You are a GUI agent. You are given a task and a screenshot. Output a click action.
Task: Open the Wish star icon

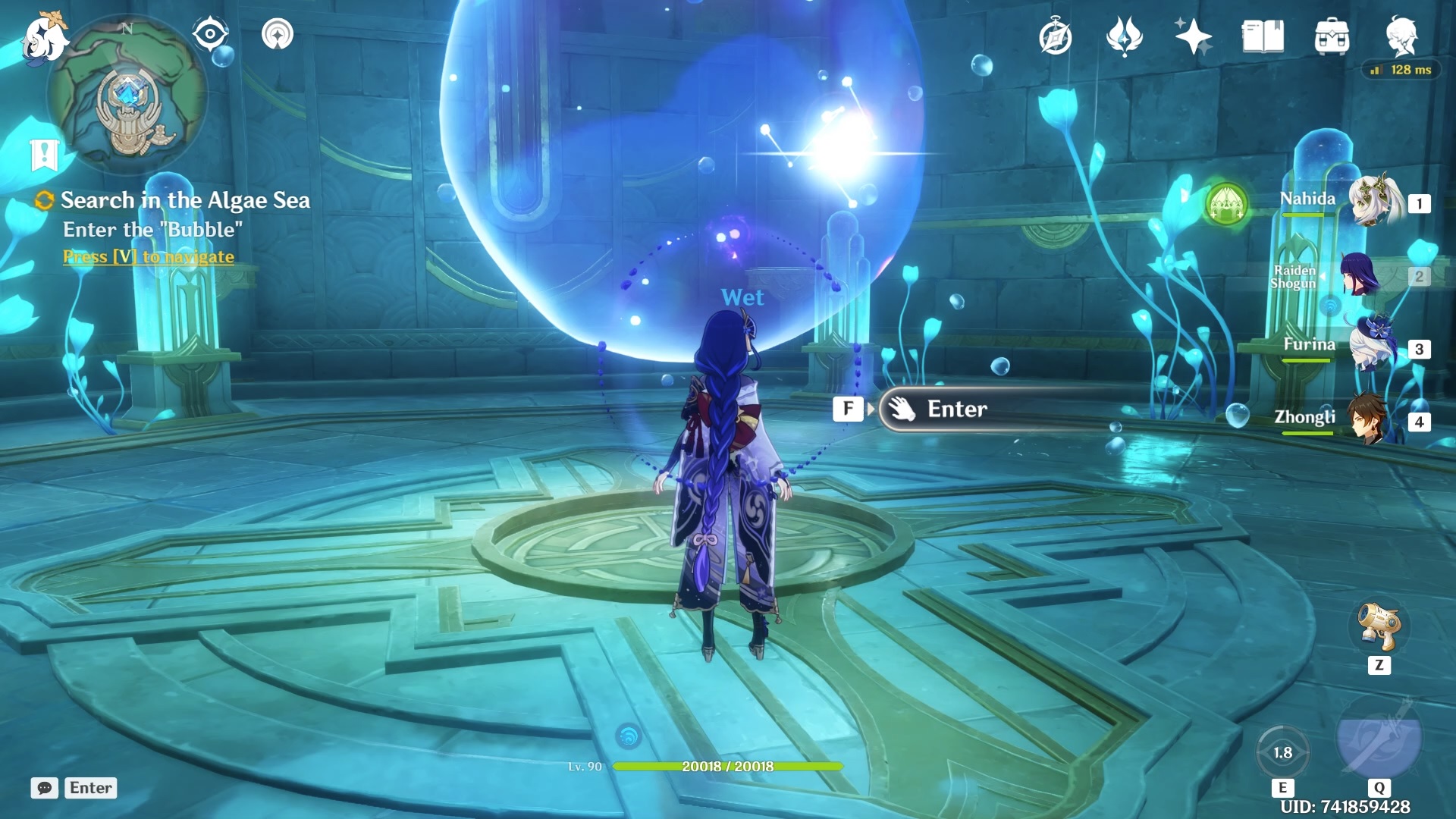click(x=1193, y=36)
